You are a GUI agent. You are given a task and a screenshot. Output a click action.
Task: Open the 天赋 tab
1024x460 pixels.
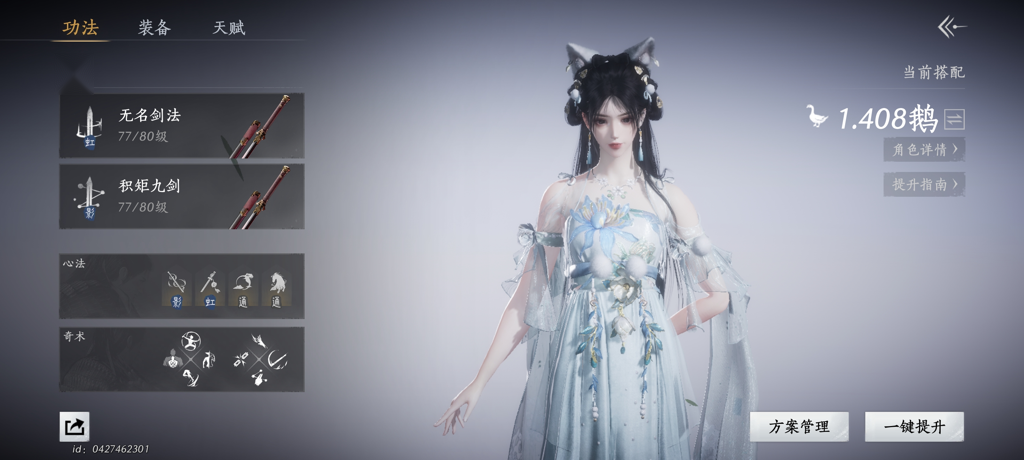point(229,28)
